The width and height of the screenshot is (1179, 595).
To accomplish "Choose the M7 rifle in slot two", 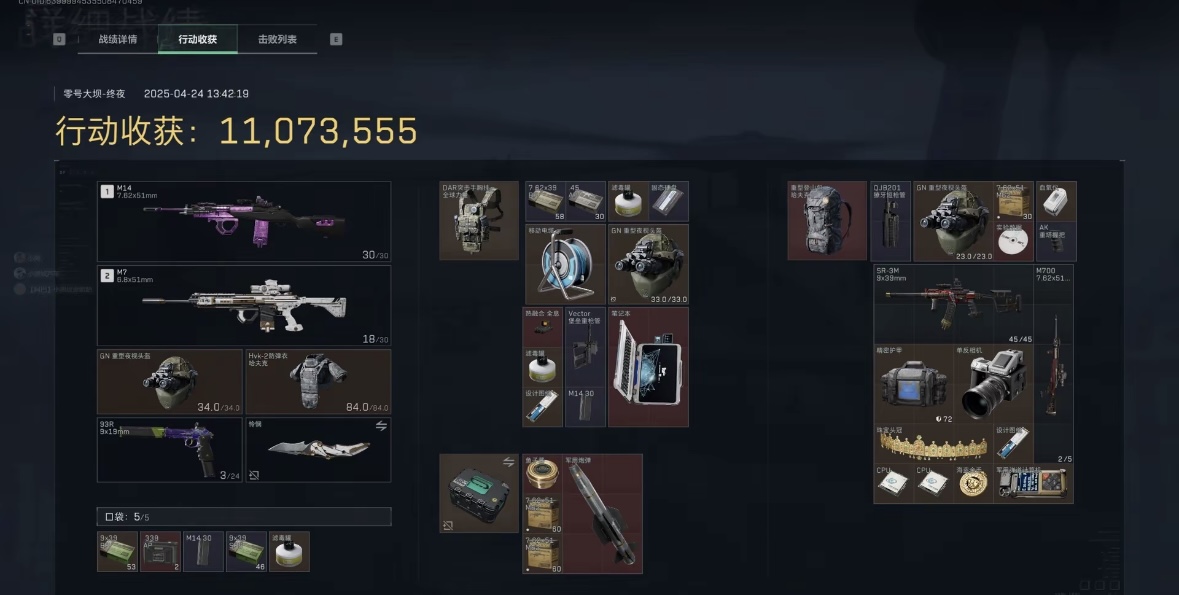I will point(244,305).
